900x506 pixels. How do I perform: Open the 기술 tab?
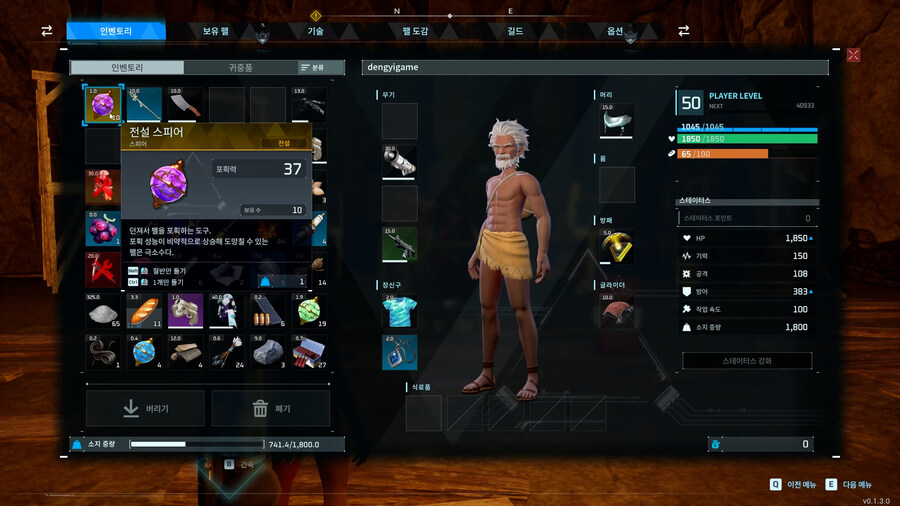[315, 31]
